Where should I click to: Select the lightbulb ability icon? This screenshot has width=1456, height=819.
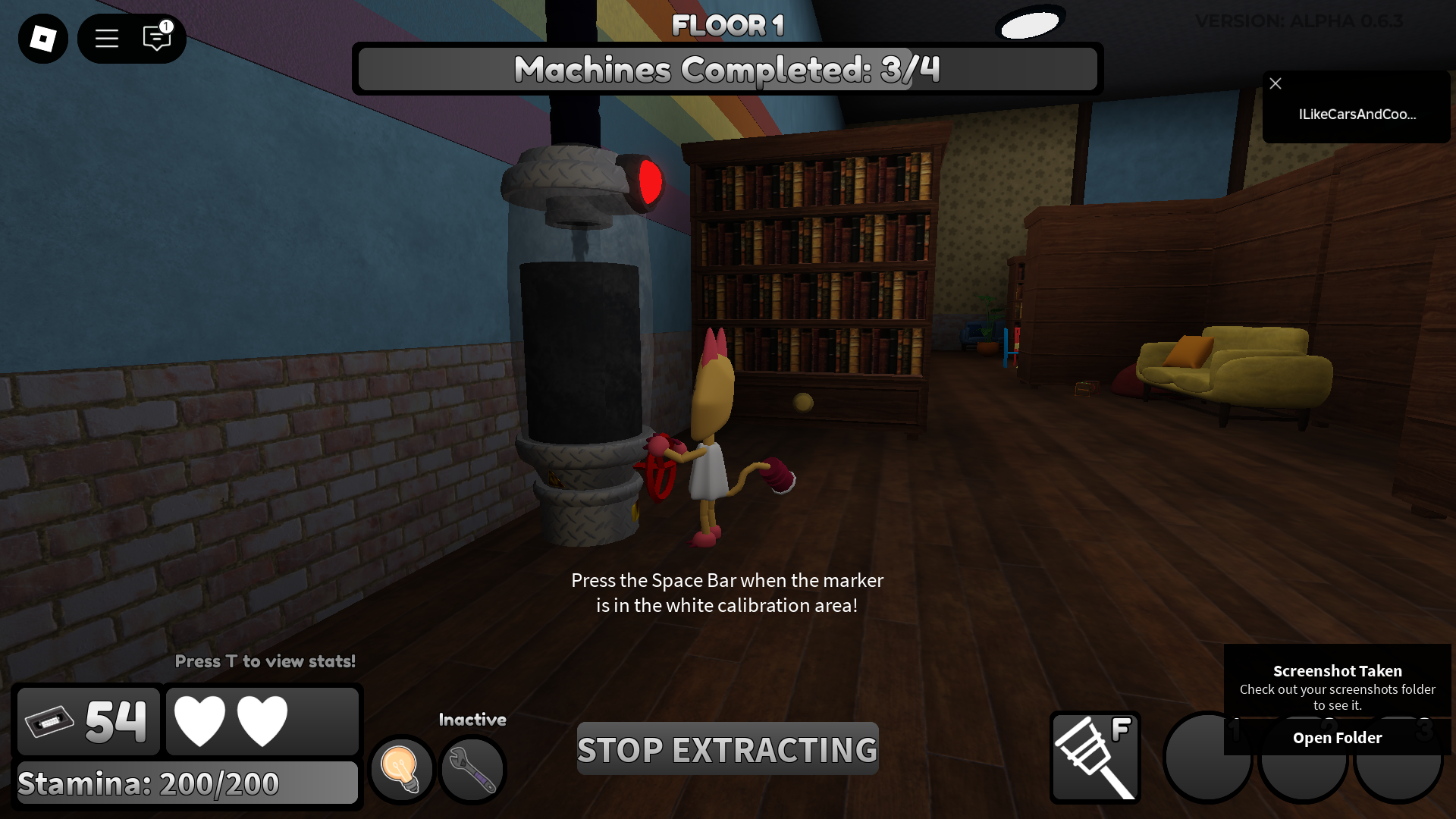pyautogui.click(x=401, y=769)
